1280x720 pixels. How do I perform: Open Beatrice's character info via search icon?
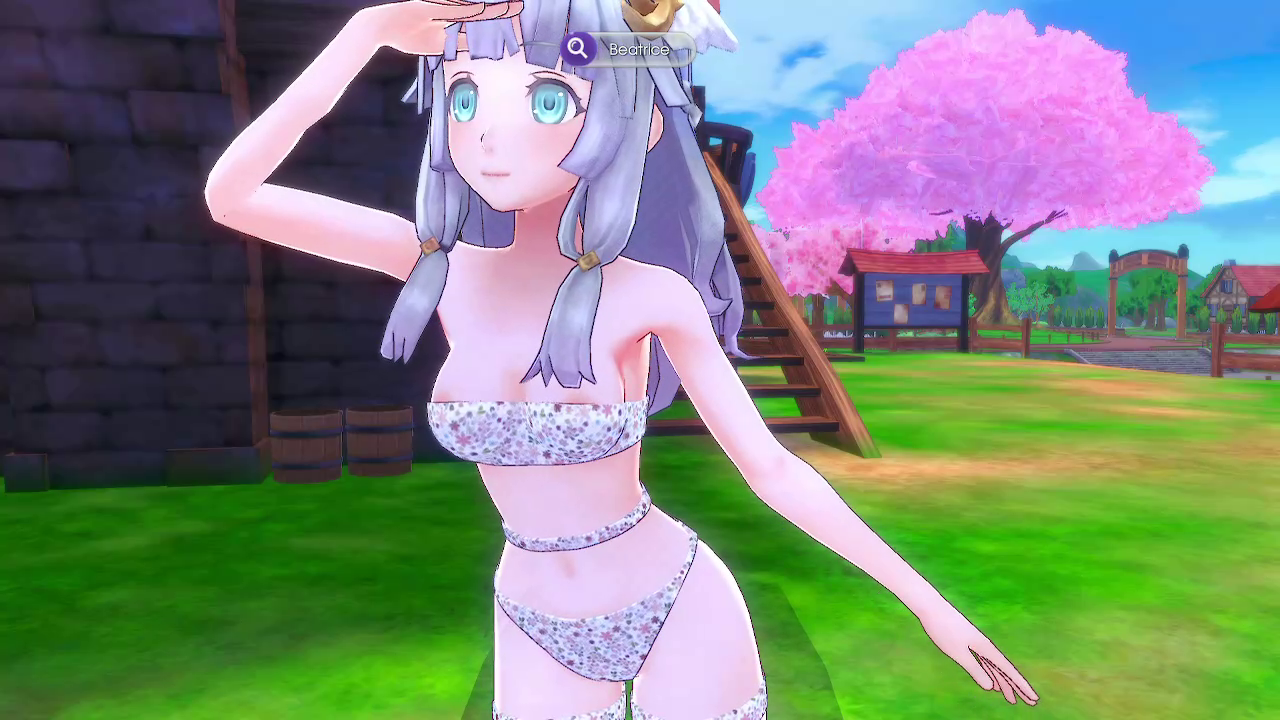click(x=578, y=48)
